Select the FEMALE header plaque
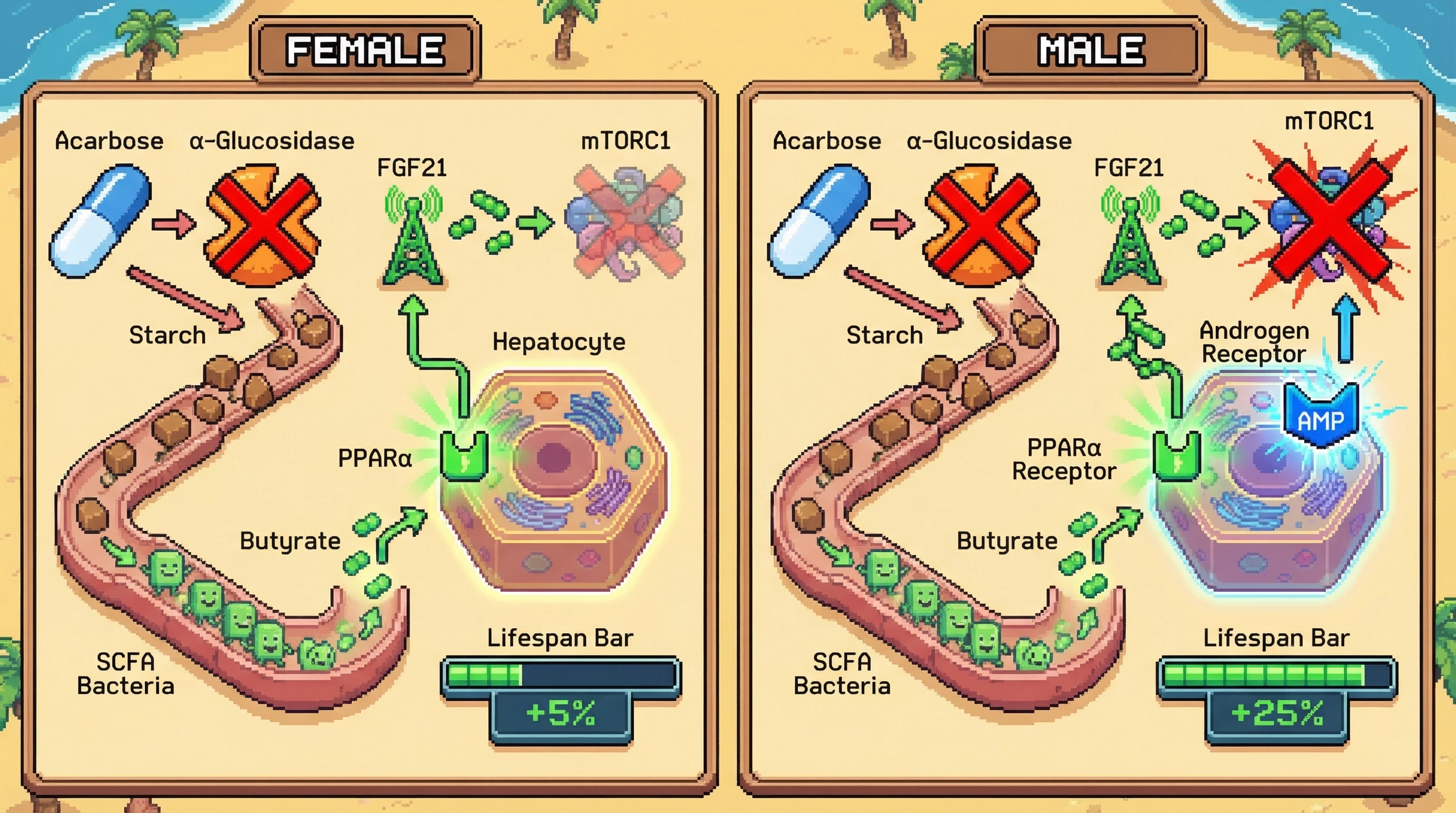 [x=365, y=50]
